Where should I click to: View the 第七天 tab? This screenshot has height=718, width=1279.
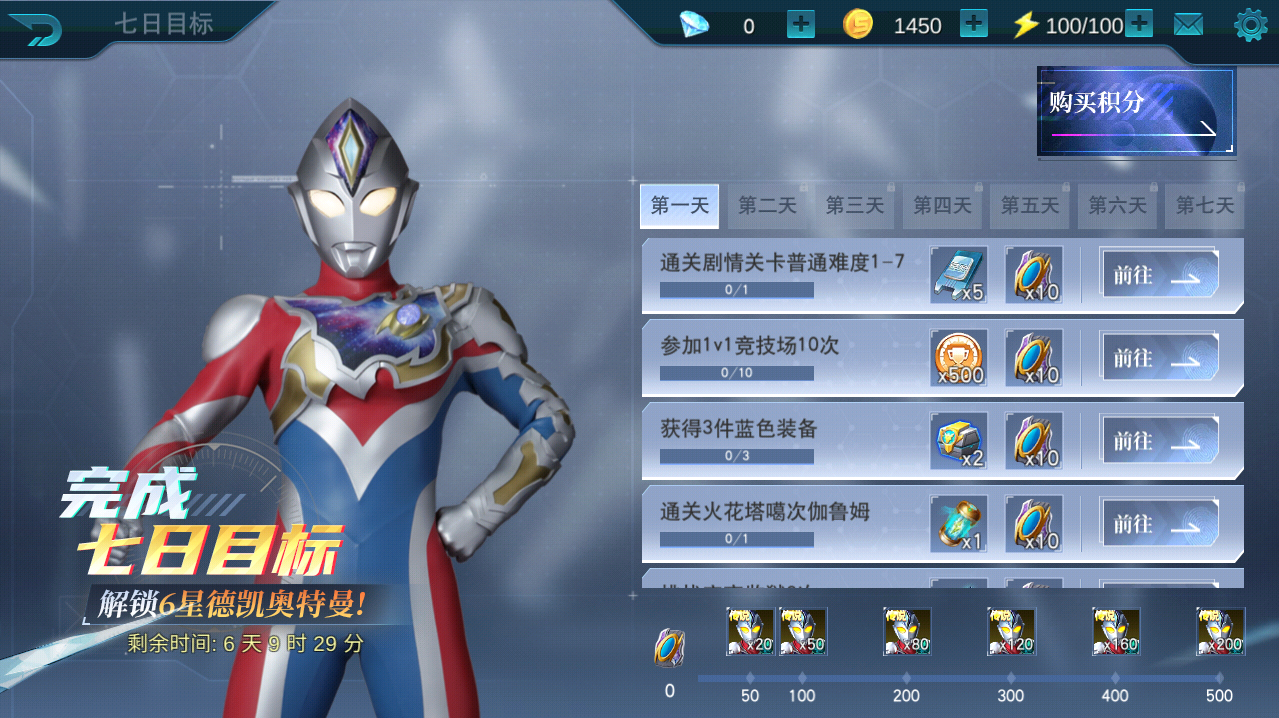click(x=1204, y=206)
